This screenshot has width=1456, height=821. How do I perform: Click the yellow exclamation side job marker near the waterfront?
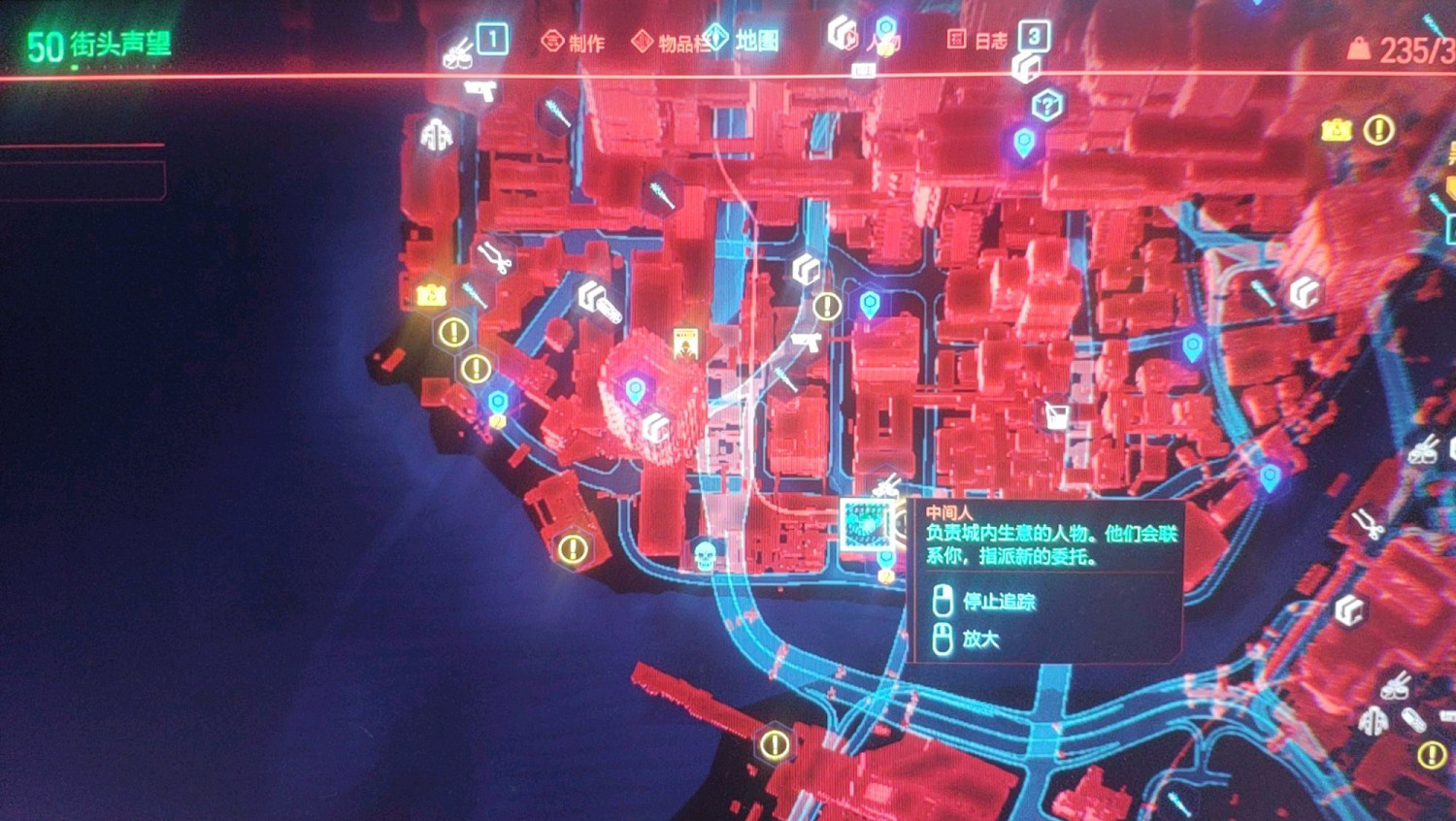(573, 549)
